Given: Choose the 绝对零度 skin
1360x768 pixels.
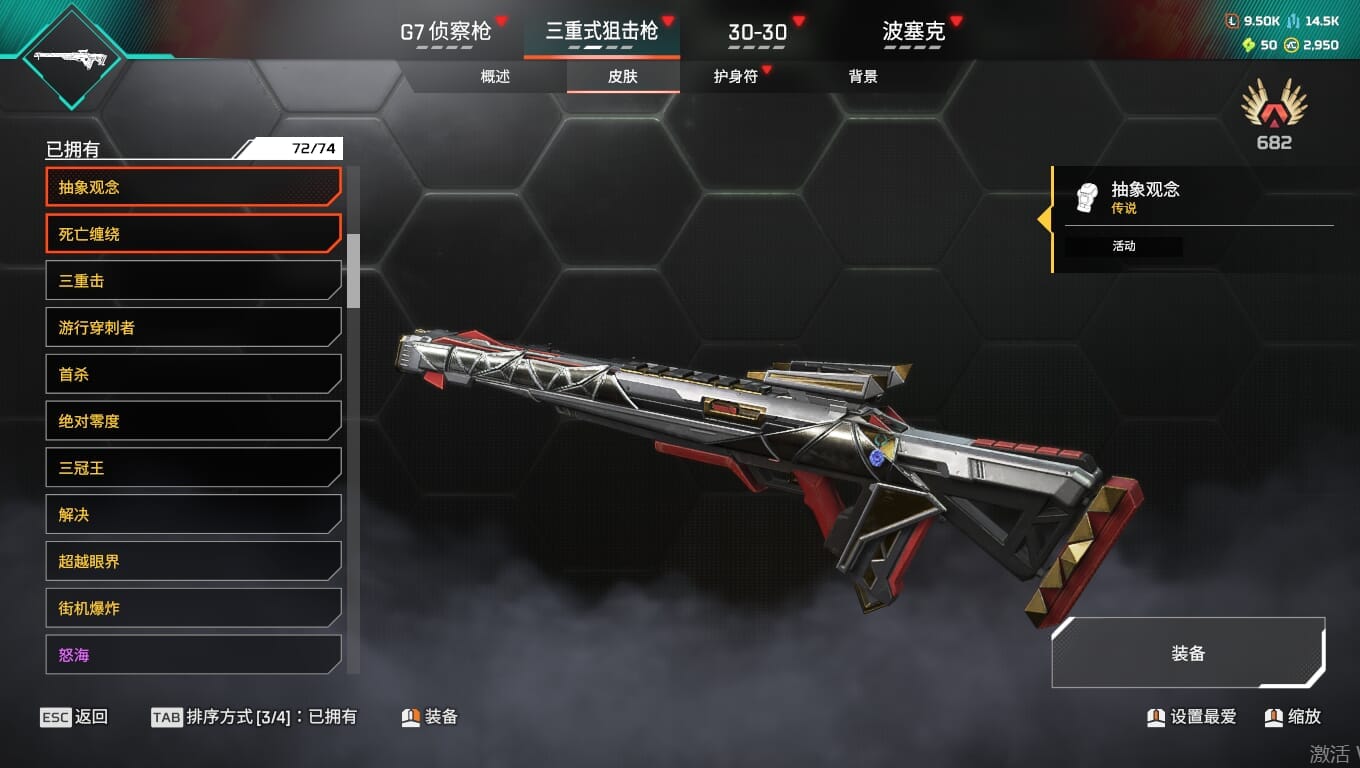Looking at the screenshot, I should (193, 421).
